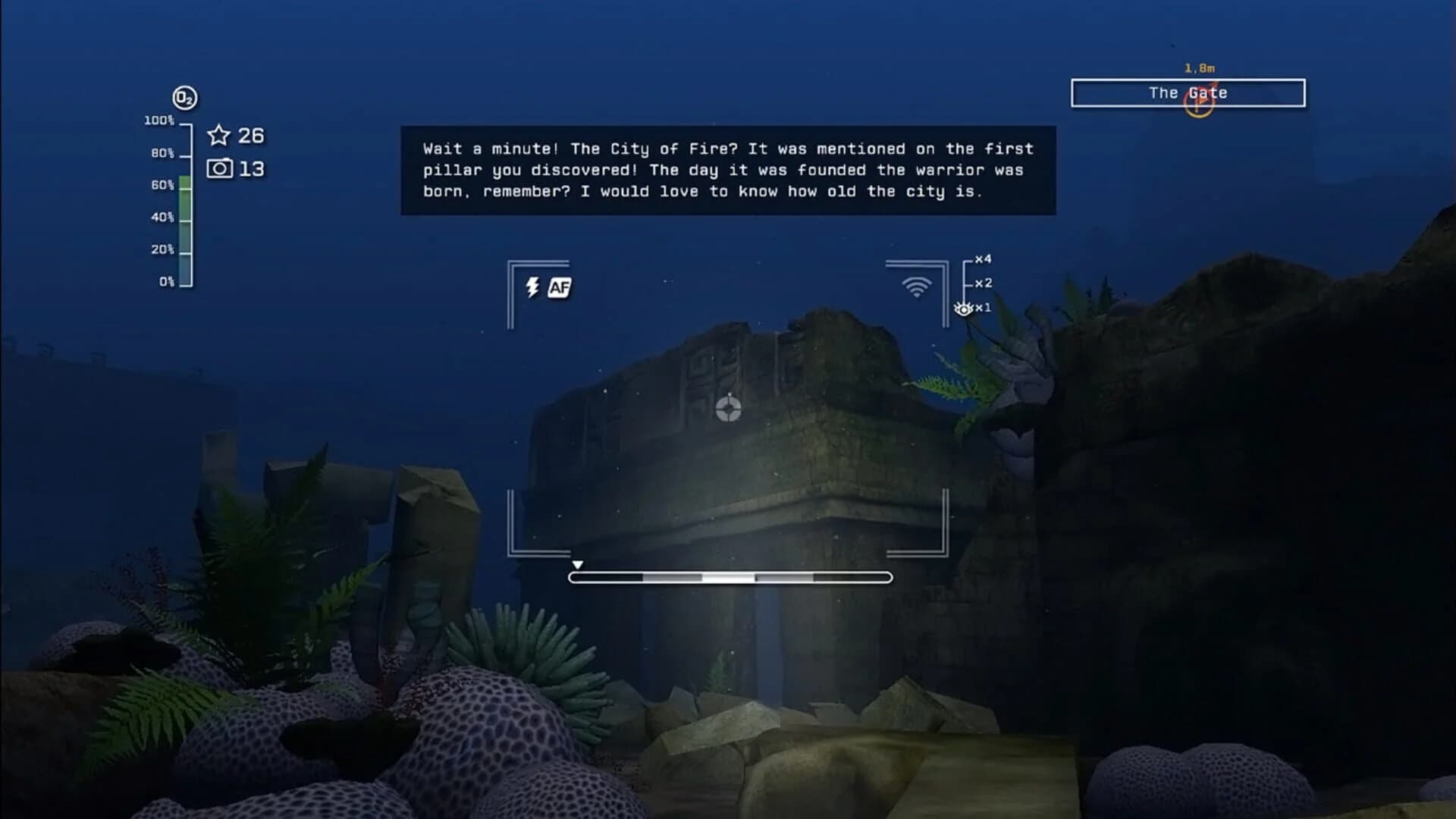Click the O2 oxygen symbol above the gauge

point(184,97)
